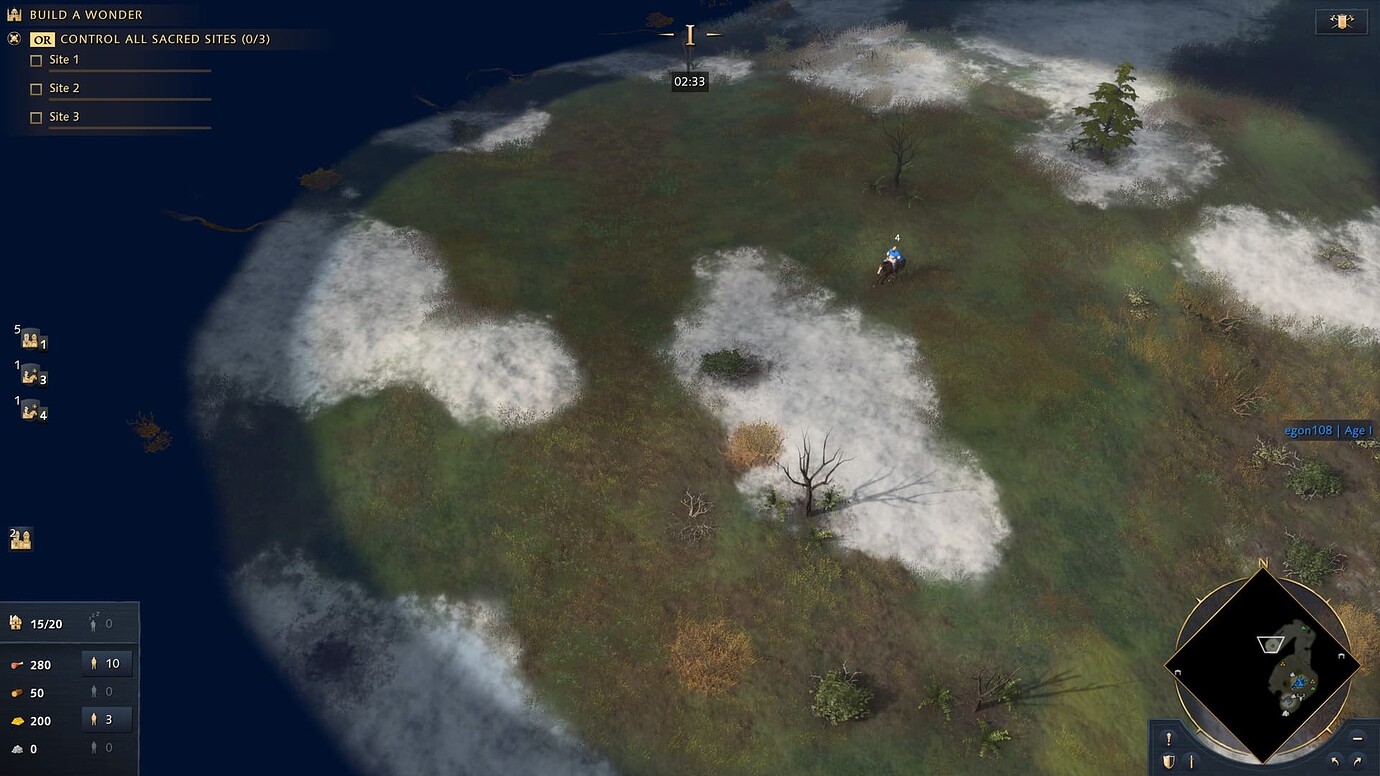Click the gold resource icon
This screenshot has height=776, width=1380.
(x=17, y=720)
